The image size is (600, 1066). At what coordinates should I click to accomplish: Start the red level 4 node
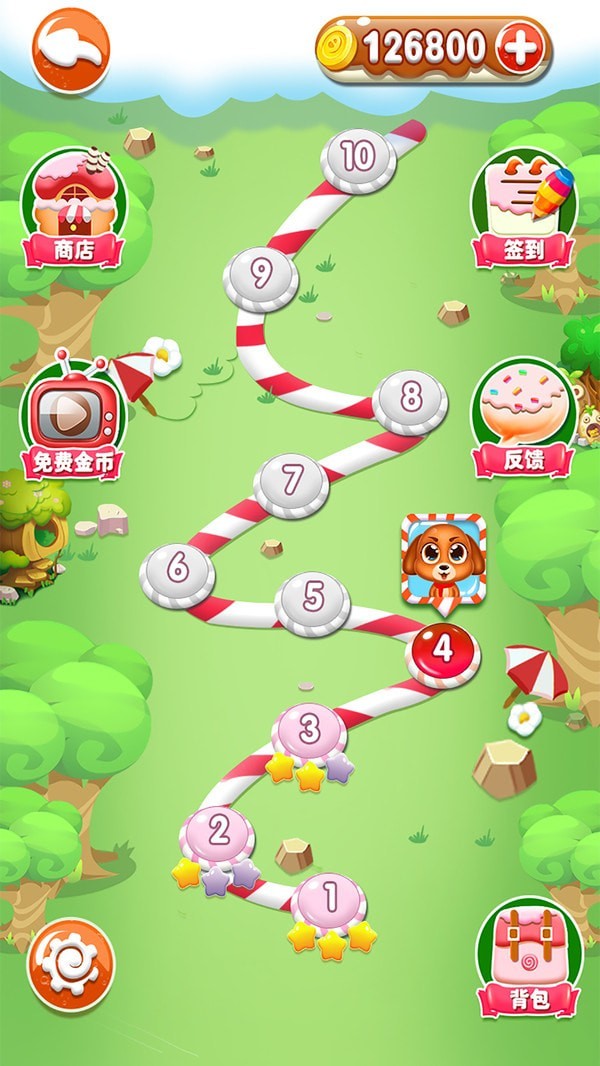click(x=443, y=651)
